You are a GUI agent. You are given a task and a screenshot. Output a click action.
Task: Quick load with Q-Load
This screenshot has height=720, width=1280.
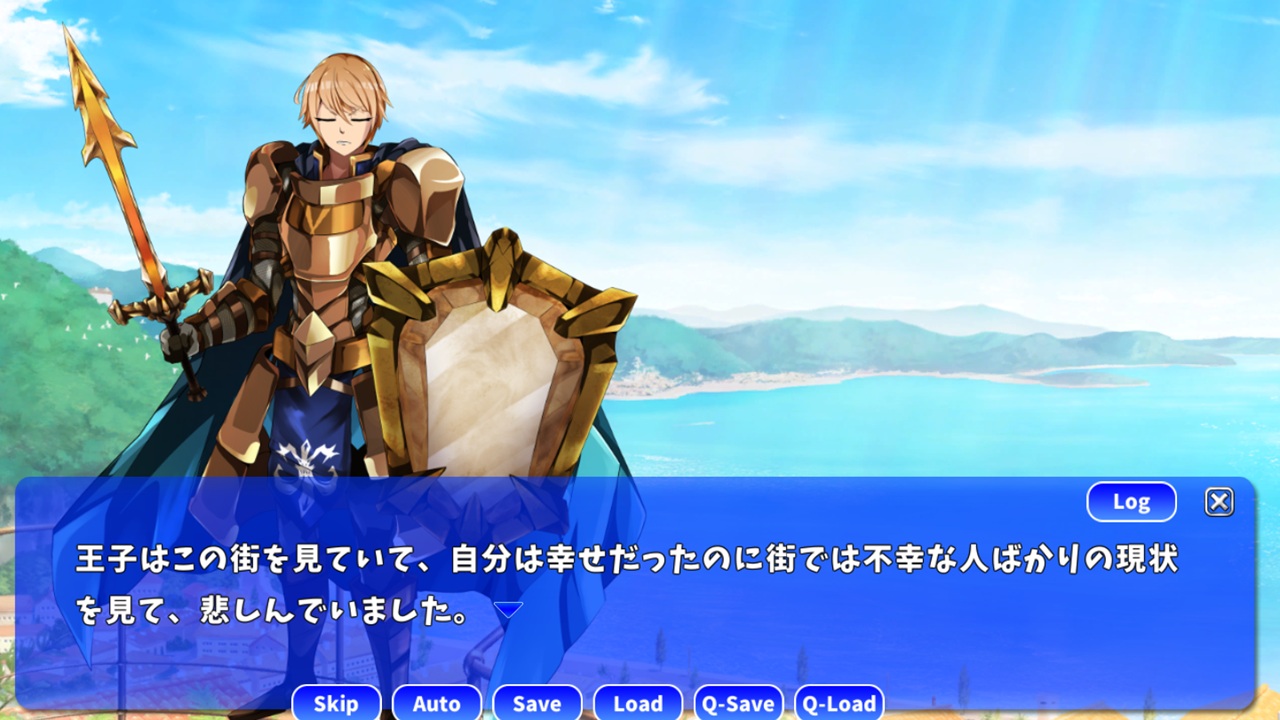(839, 703)
